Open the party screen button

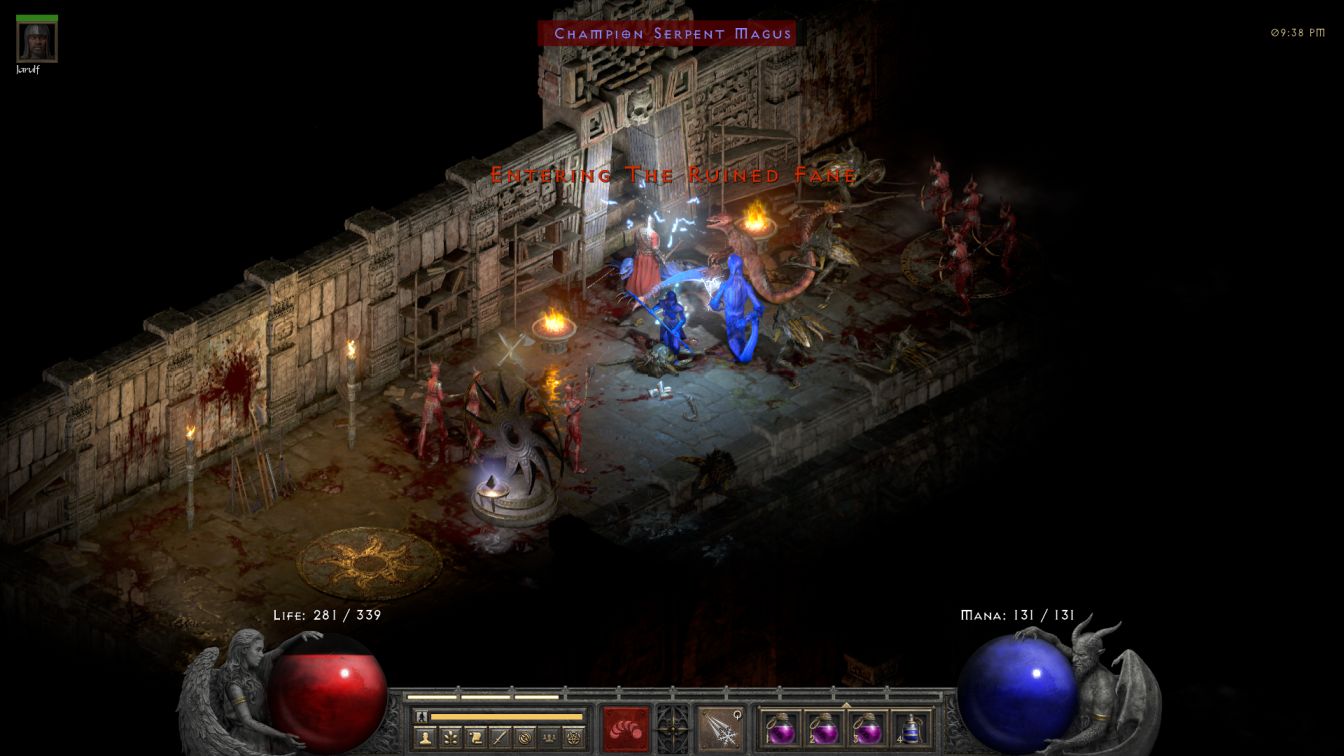coord(549,738)
